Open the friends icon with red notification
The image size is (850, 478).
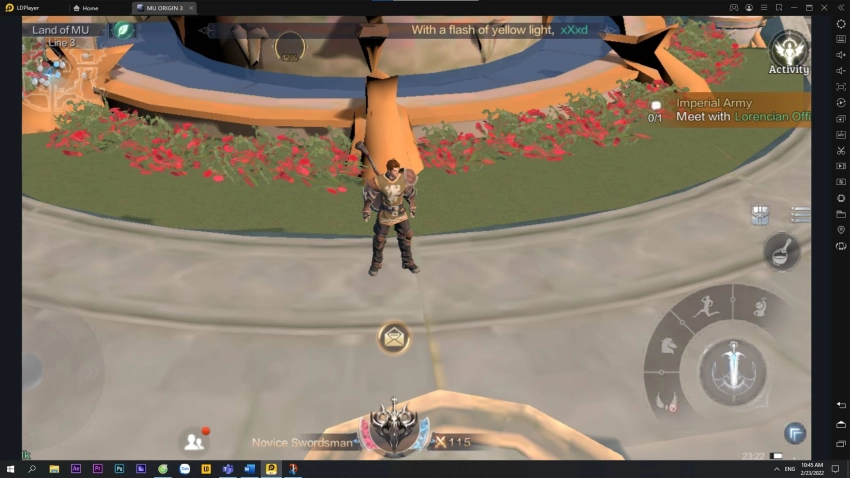pyautogui.click(x=193, y=440)
